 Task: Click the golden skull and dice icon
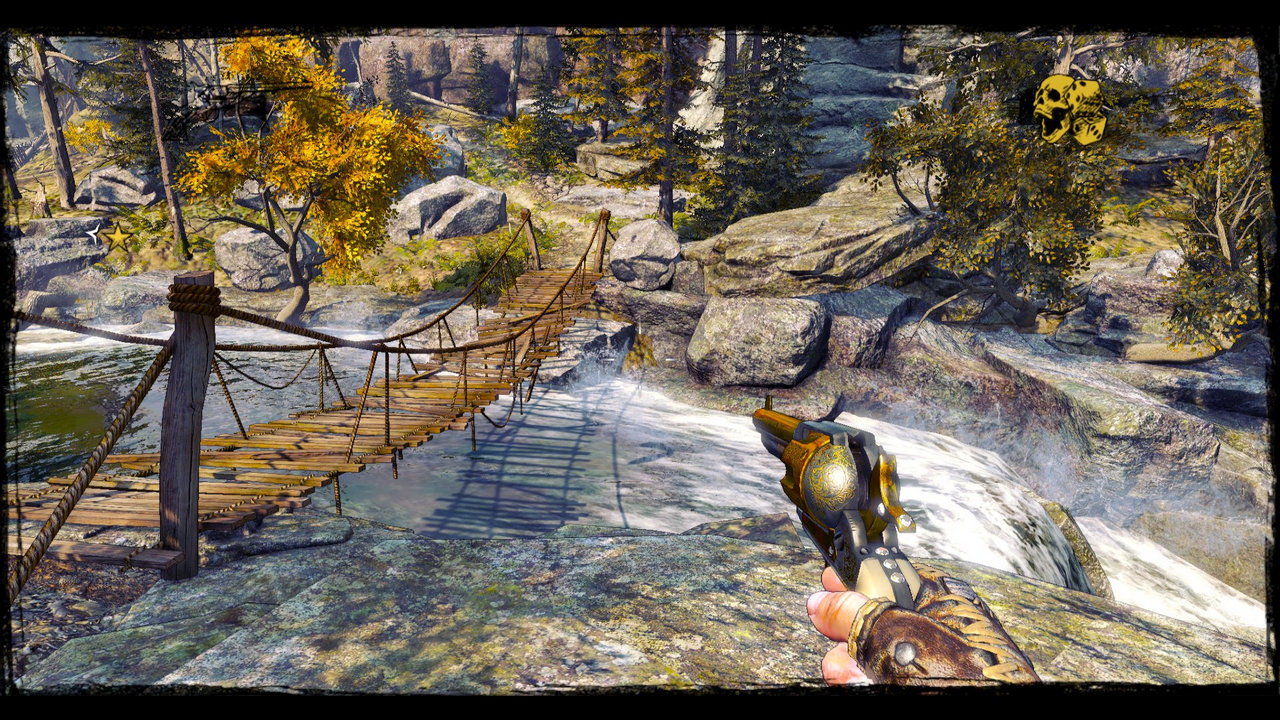point(1068,108)
